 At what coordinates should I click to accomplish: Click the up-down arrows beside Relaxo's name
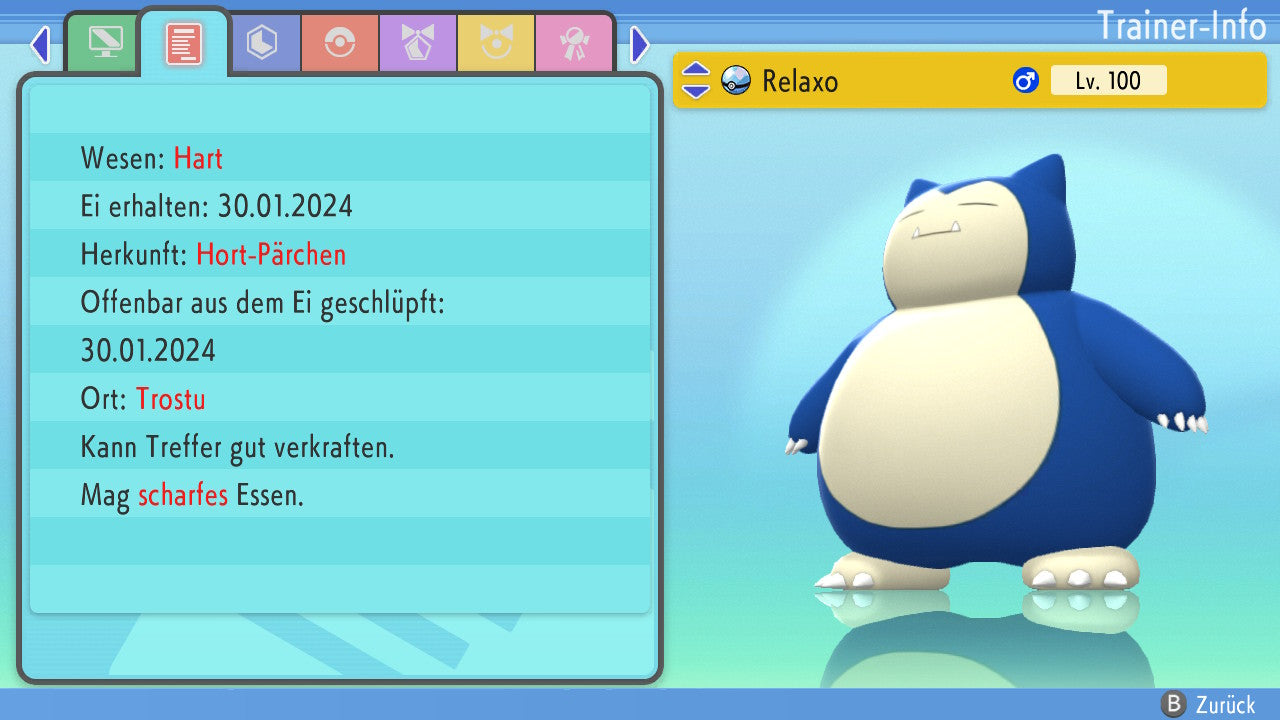point(696,80)
